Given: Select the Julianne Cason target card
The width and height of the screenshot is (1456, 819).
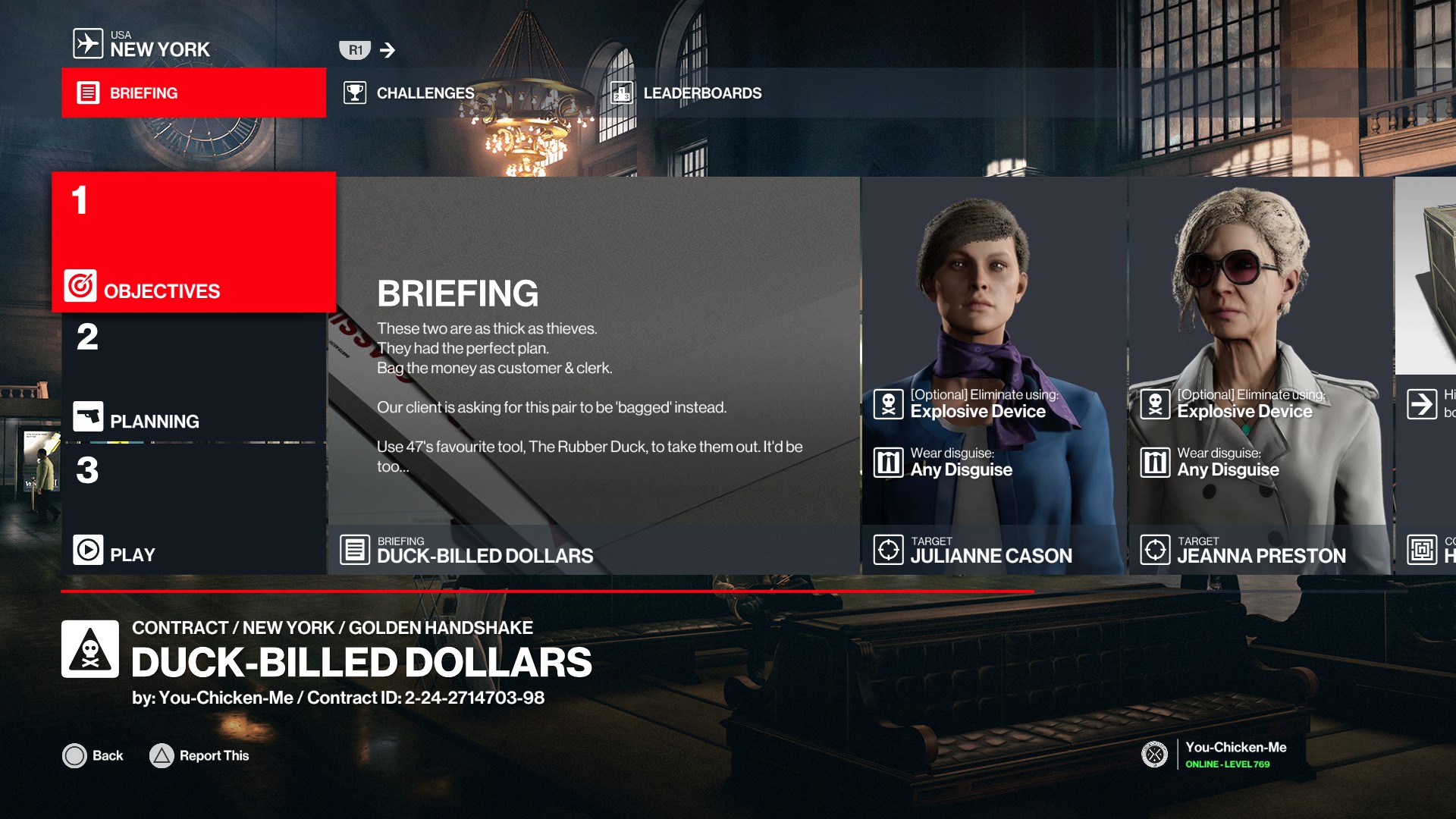Looking at the screenshot, I should click(x=993, y=376).
